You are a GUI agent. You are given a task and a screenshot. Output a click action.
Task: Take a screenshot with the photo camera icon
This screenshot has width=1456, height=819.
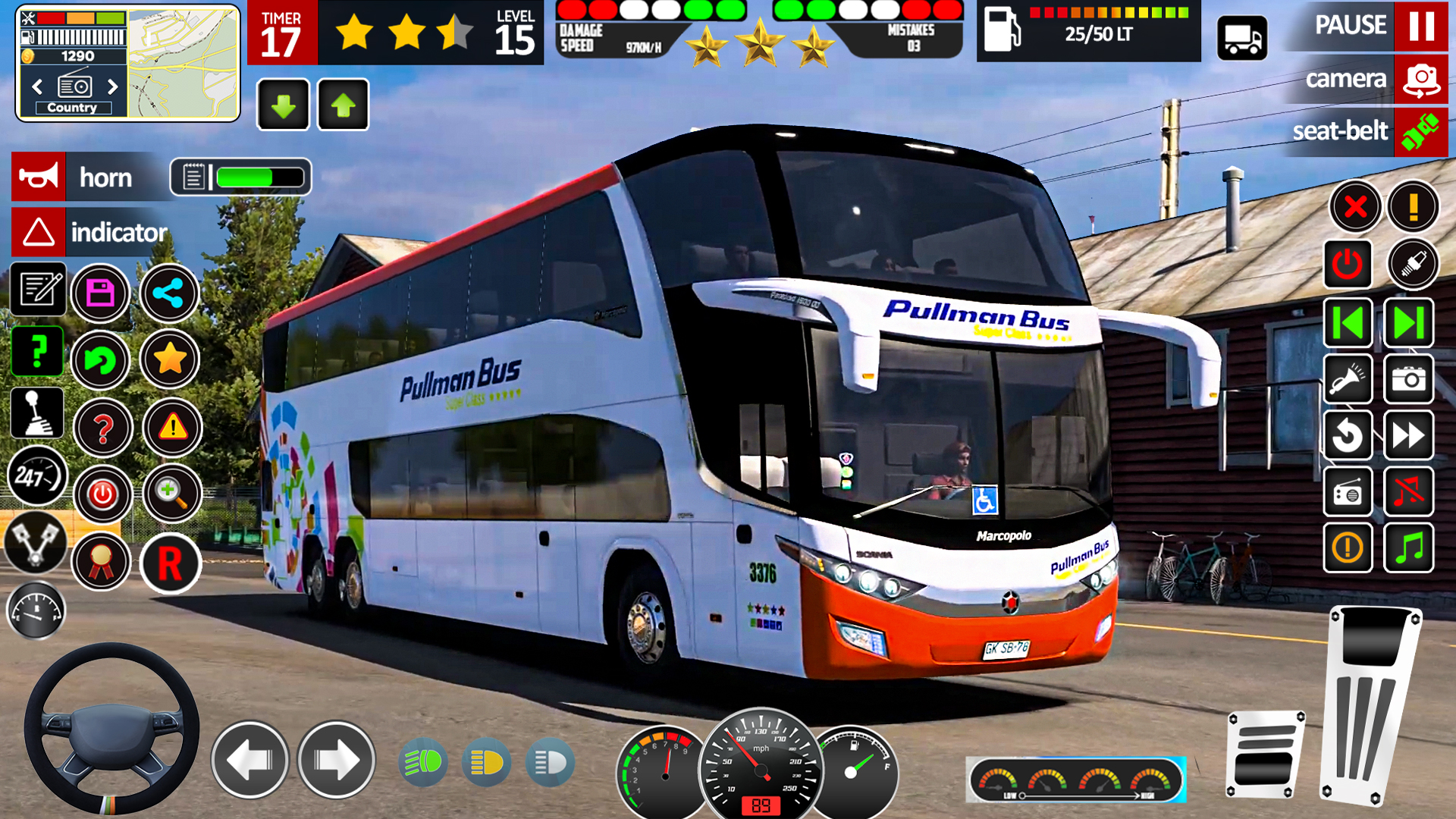(x=1408, y=378)
